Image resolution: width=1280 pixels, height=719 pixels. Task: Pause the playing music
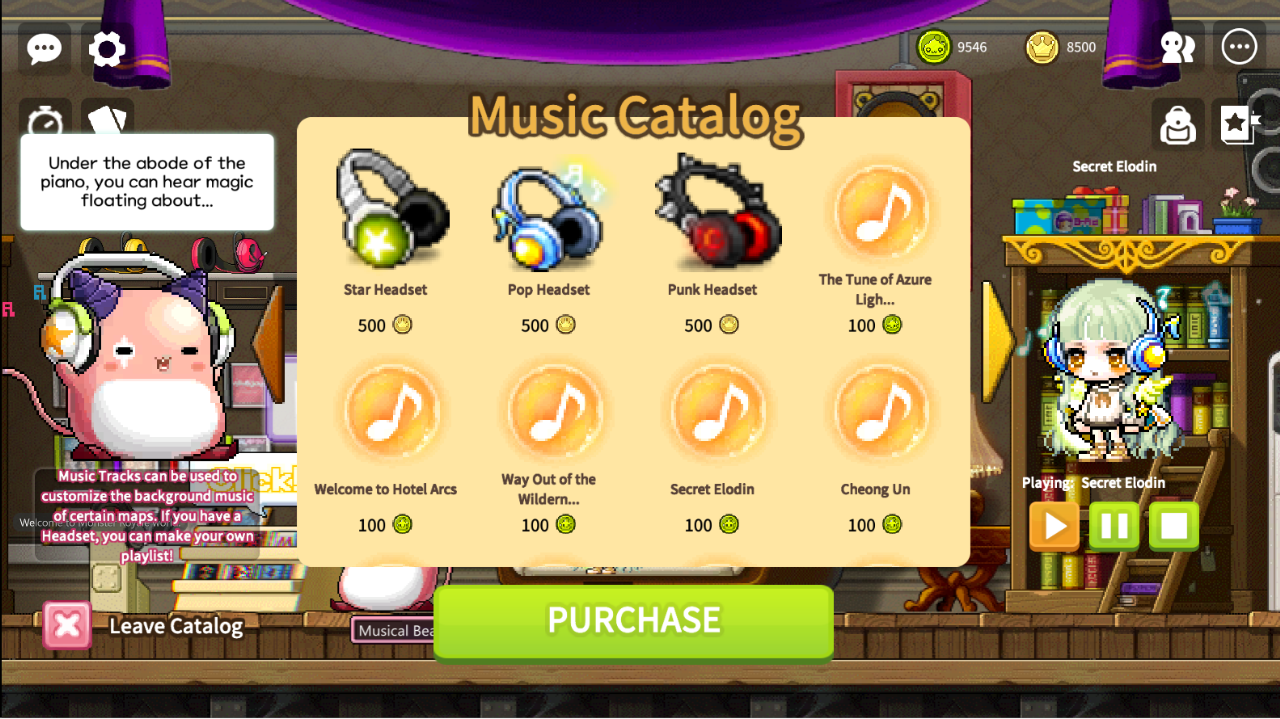[1114, 526]
